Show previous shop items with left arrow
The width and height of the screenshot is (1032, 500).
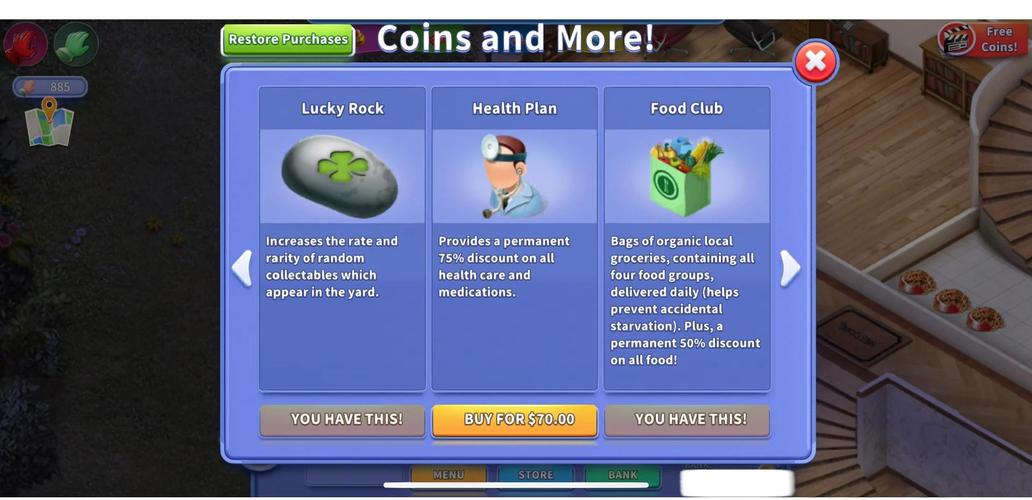pyautogui.click(x=241, y=268)
